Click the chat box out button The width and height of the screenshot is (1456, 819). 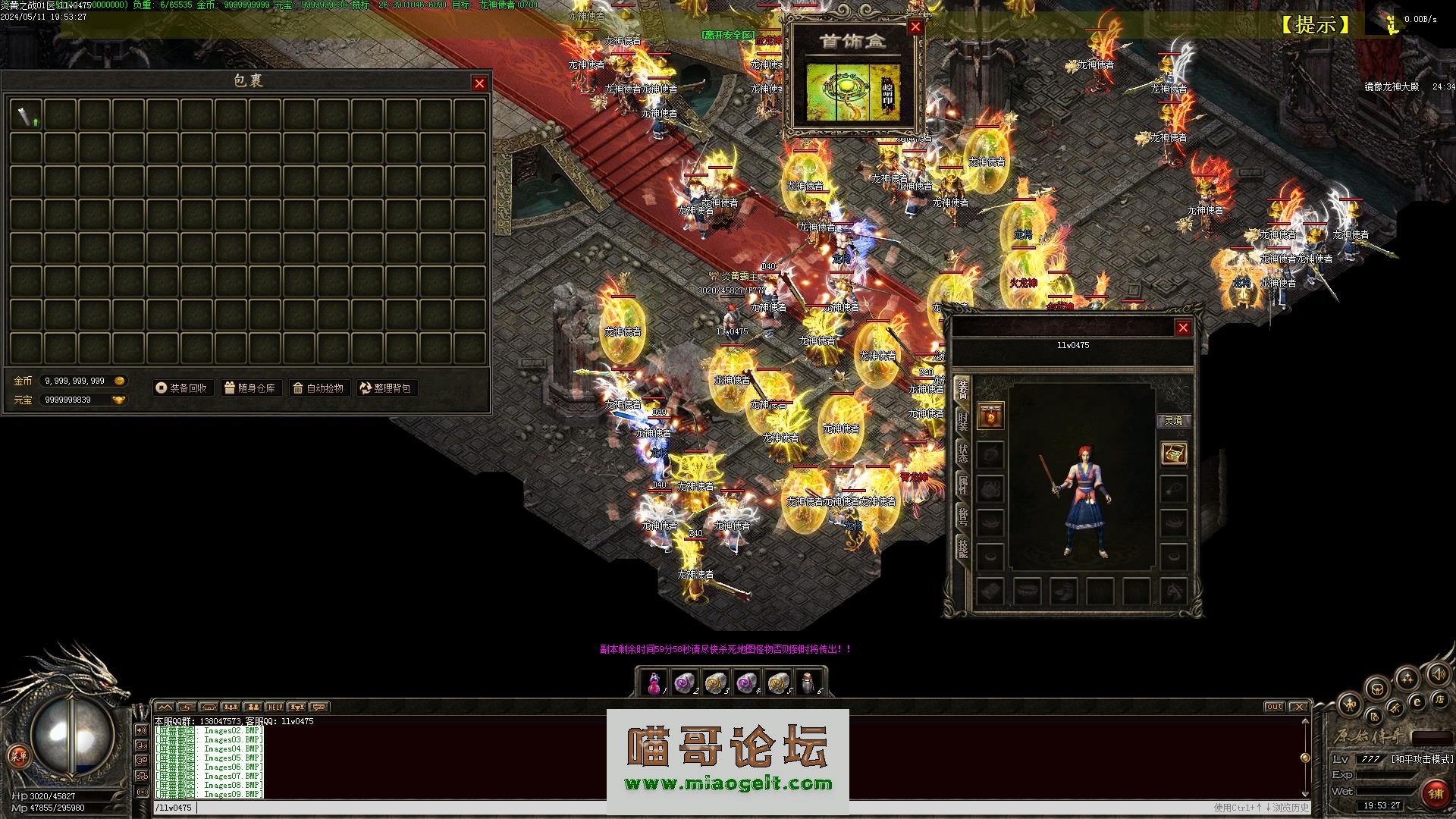tap(1274, 707)
